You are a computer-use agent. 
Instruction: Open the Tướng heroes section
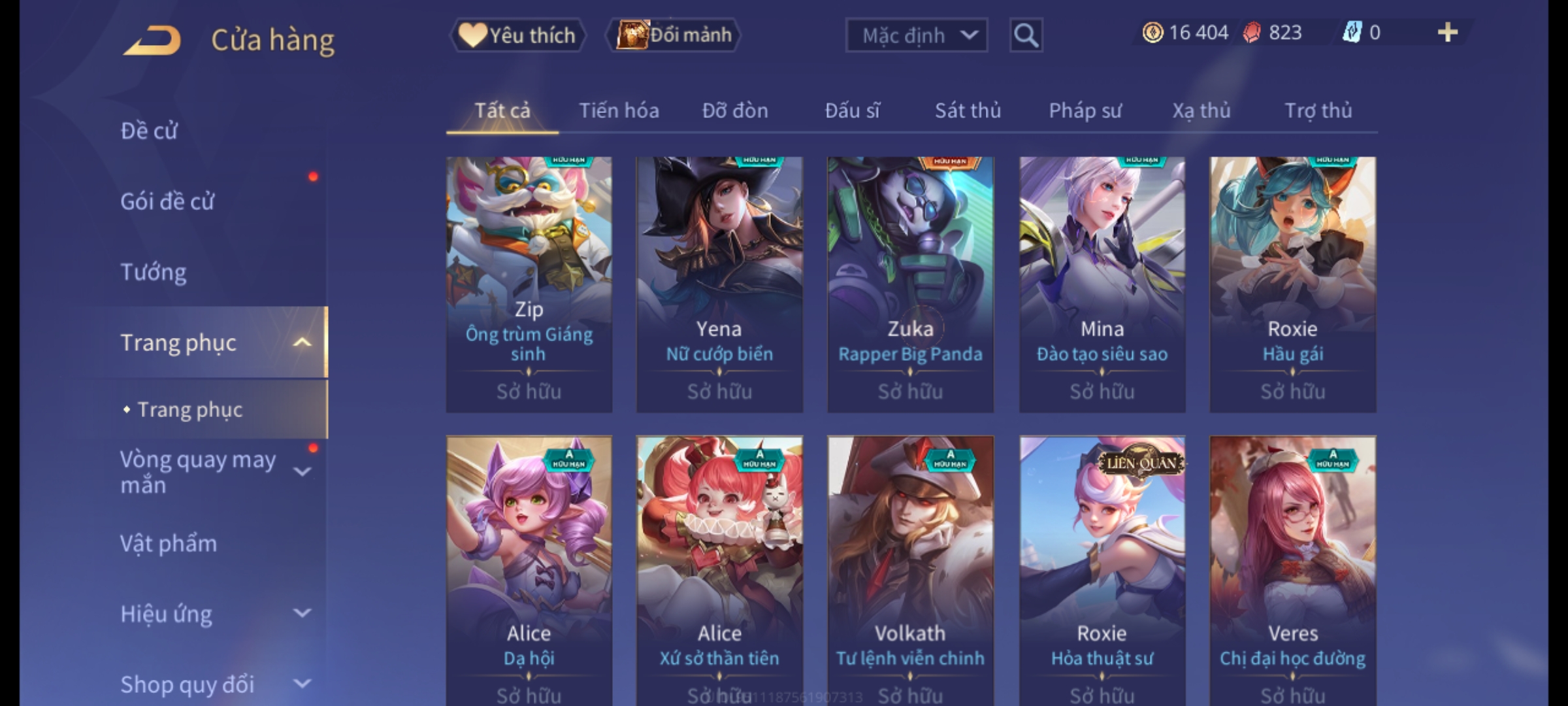(x=154, y=272)
